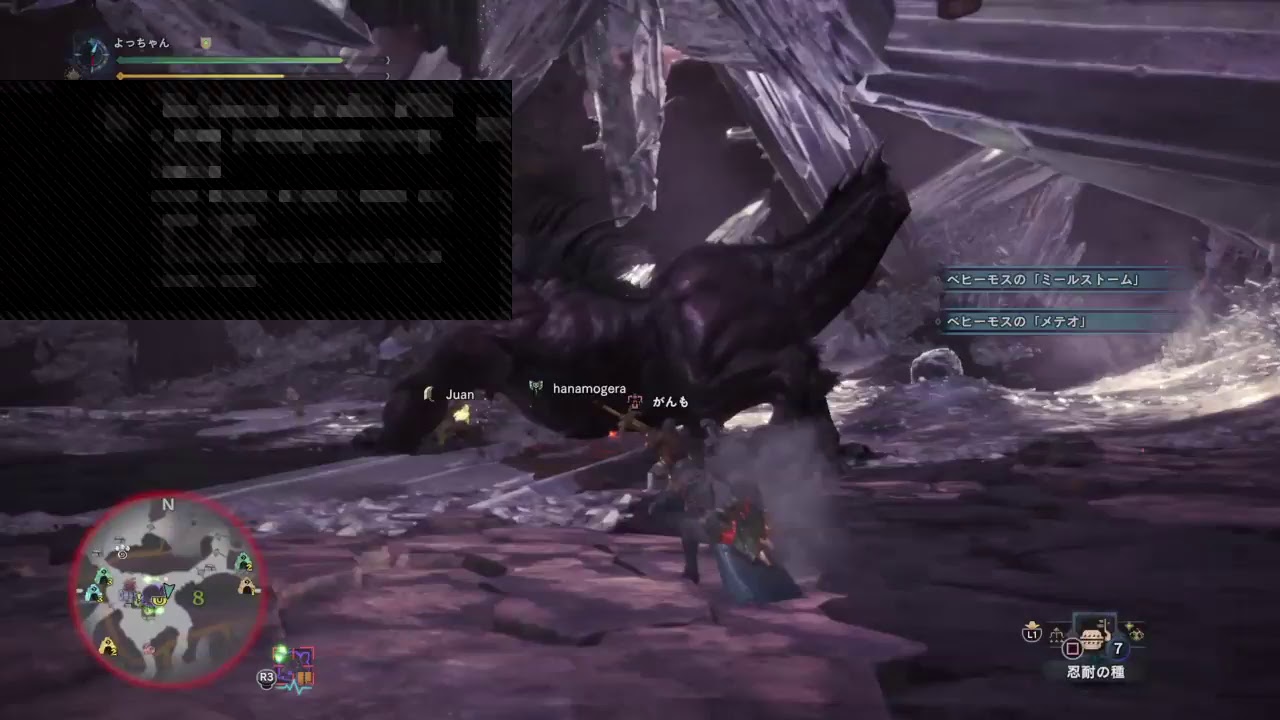Image resolution: width=1280 pixels, height=720 pixels.
Task: Select the glowing square-button use icon
Action: coord(1073,647)
